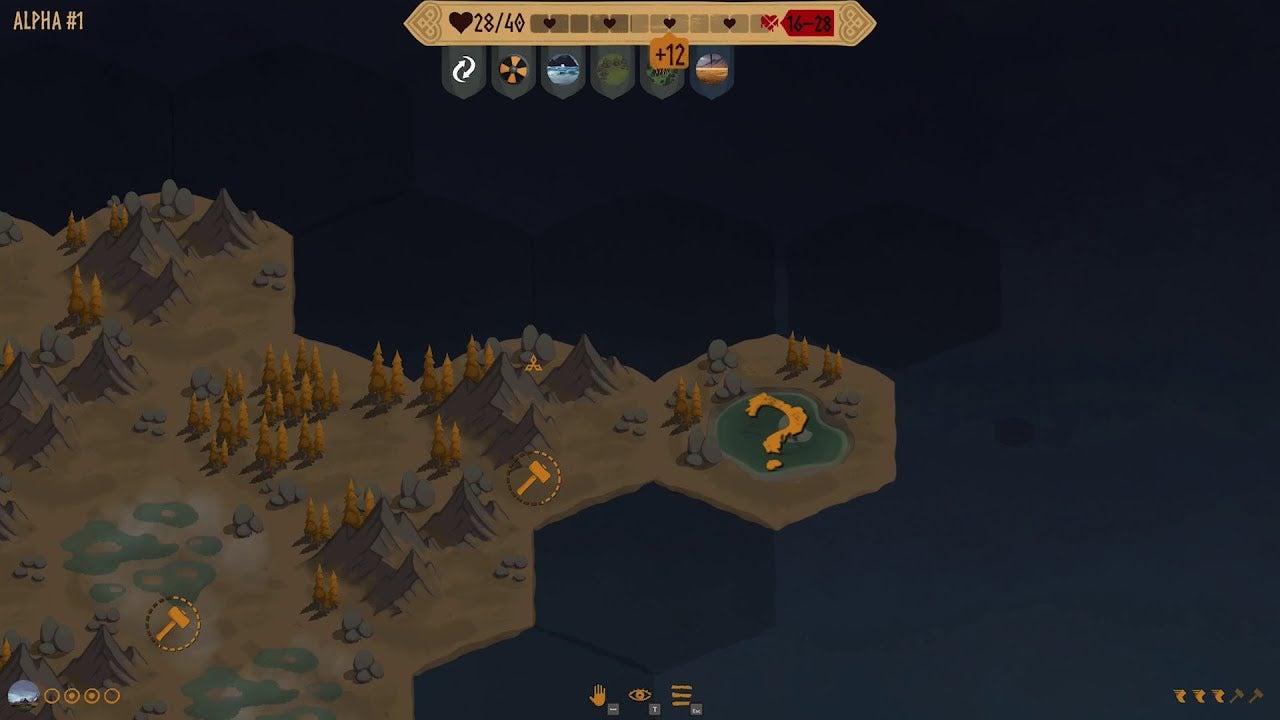This screenshot has width=1280, height=720.
Task: Activate the hand tool icon
Action: 598,695
